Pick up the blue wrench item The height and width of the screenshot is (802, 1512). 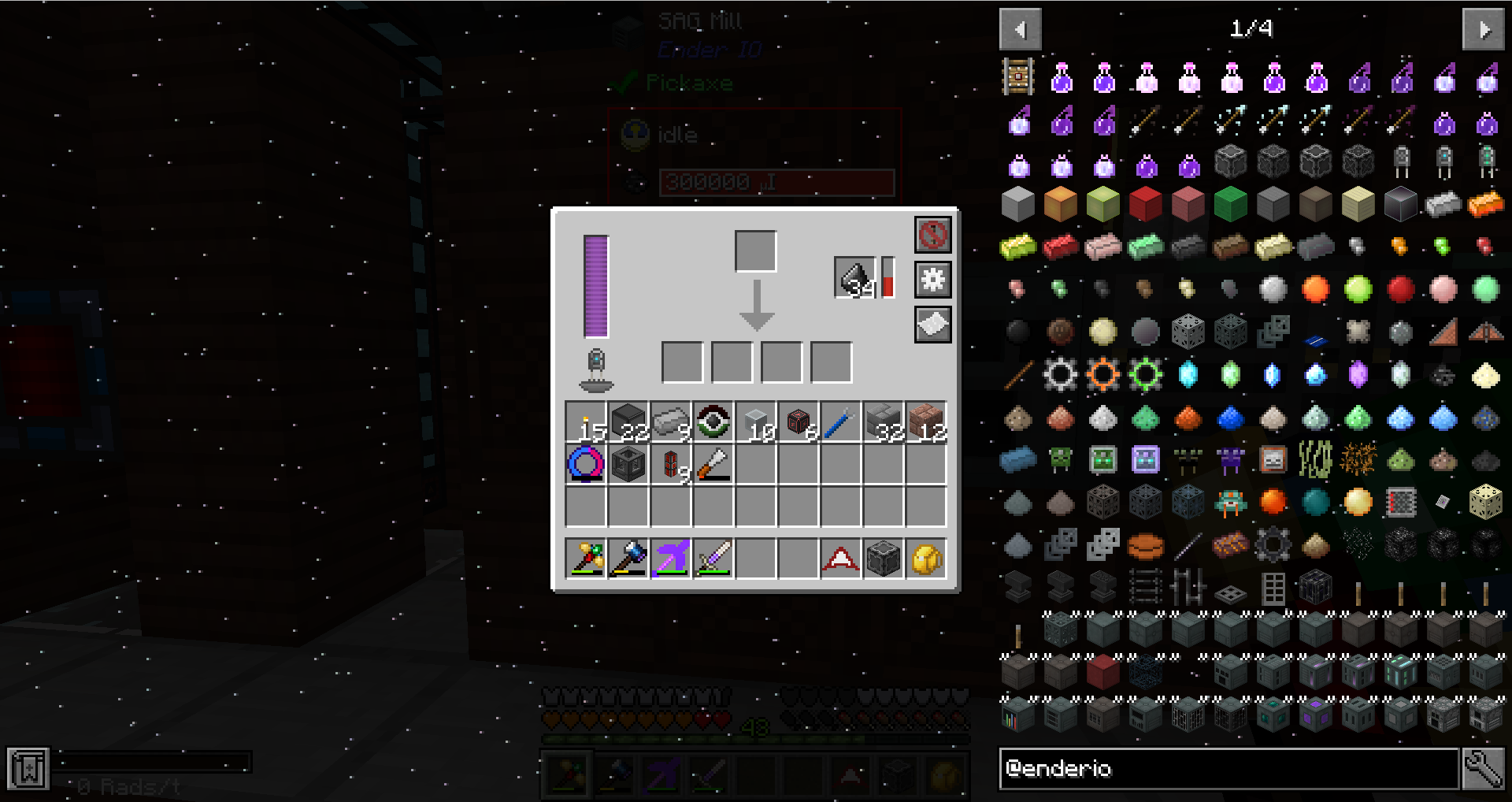tap(840, 423)
